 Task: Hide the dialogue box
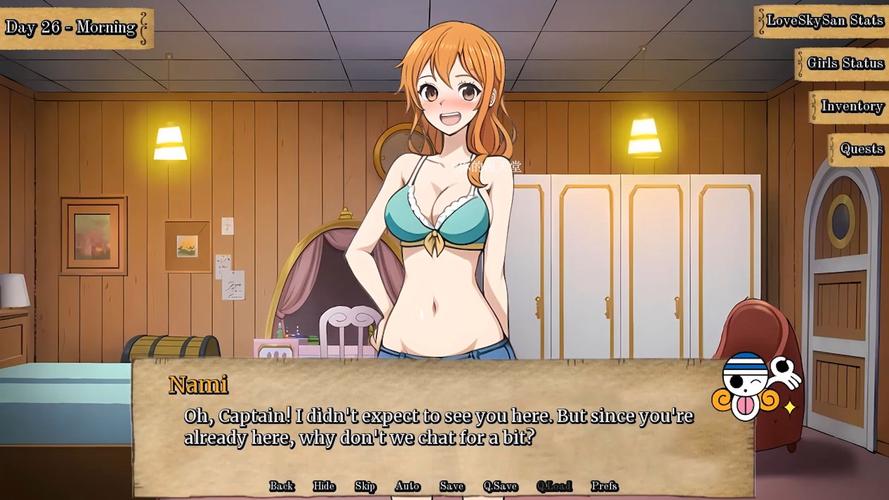point(324,486)
